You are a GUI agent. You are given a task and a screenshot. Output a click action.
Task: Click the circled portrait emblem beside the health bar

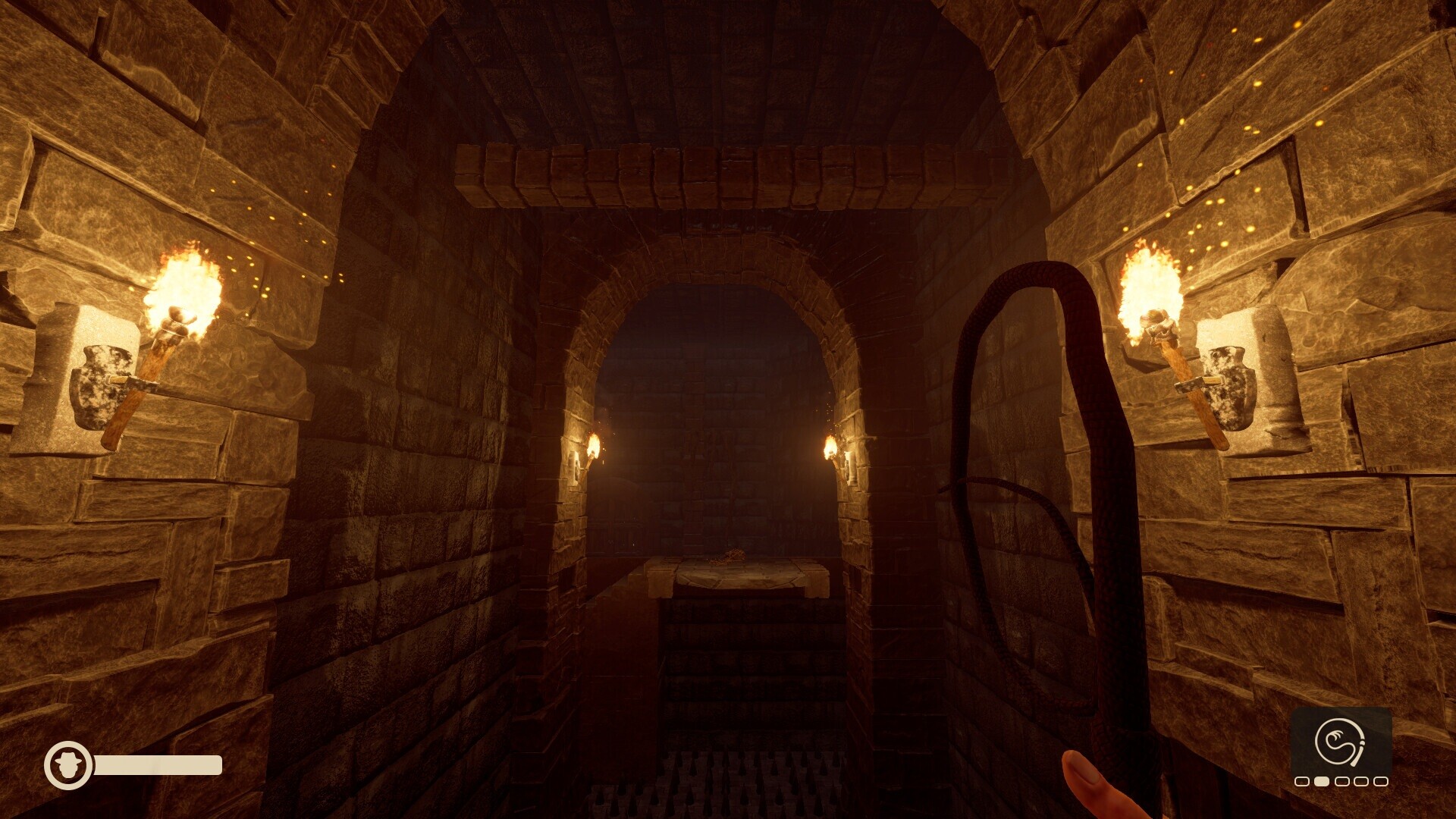[x=67, y=766]
